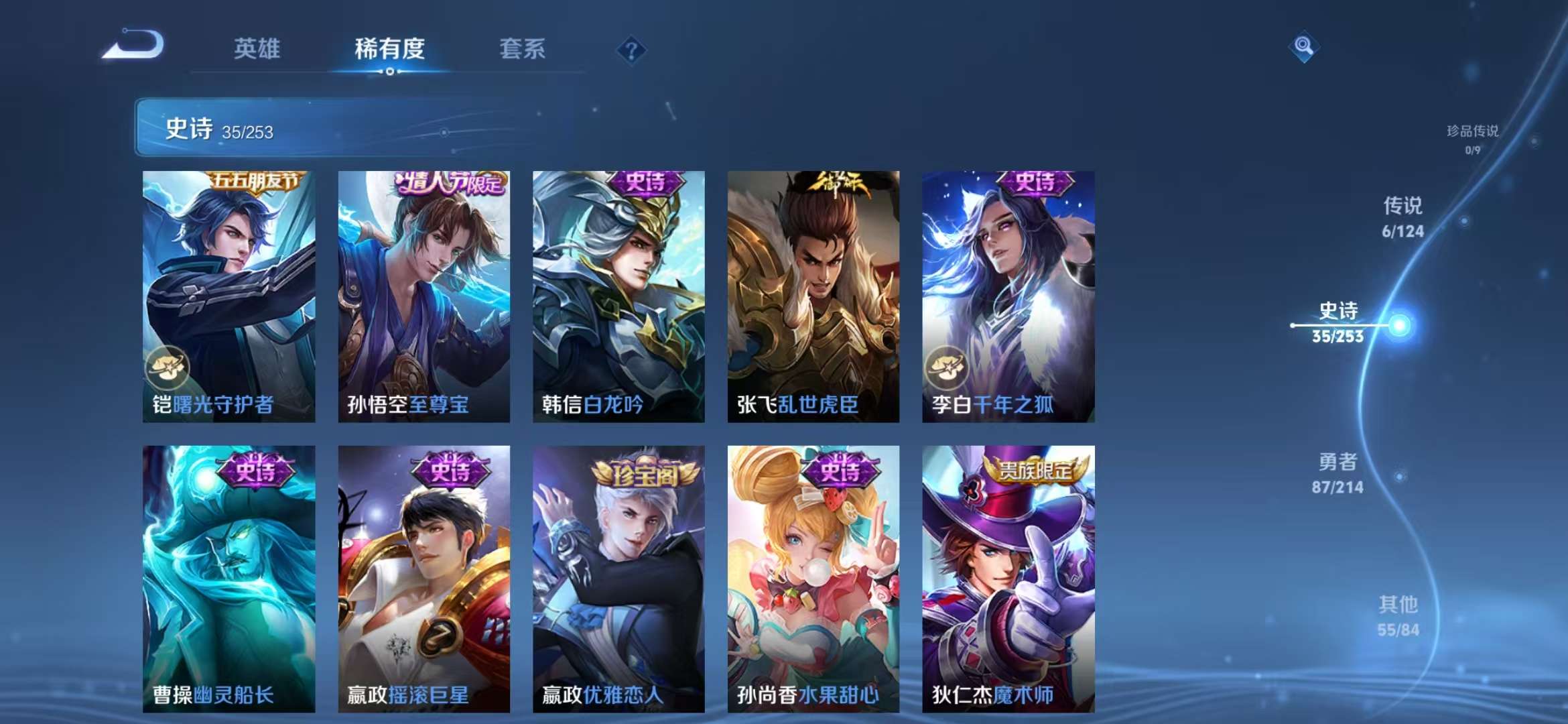The image size is (1568, 724).
Task: Open the search magnifier at top right
Action: (1303, 47)
